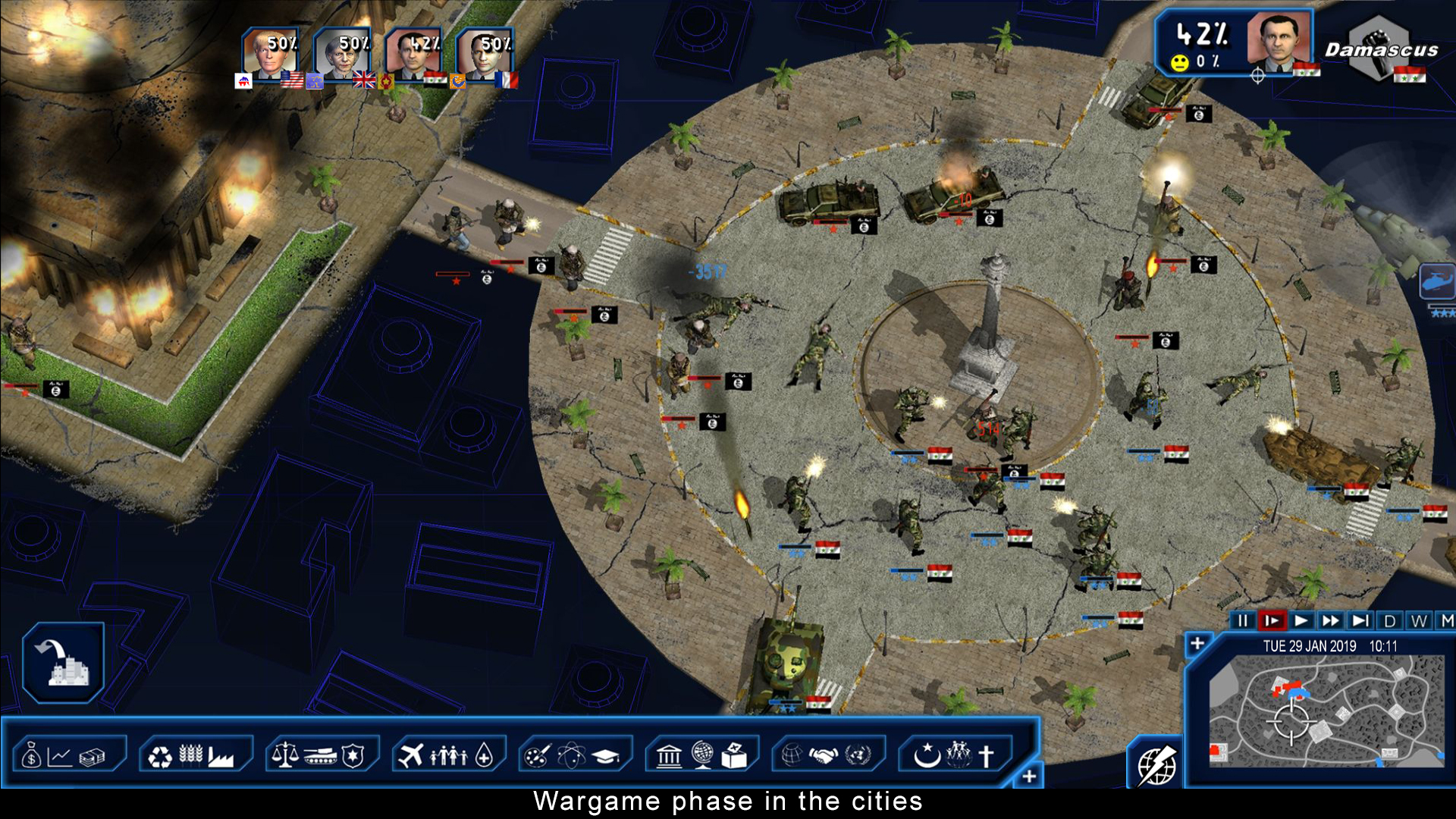
Task: Select Assad's portrait in the Damascus panel
Action: (x=1280, y=45)
